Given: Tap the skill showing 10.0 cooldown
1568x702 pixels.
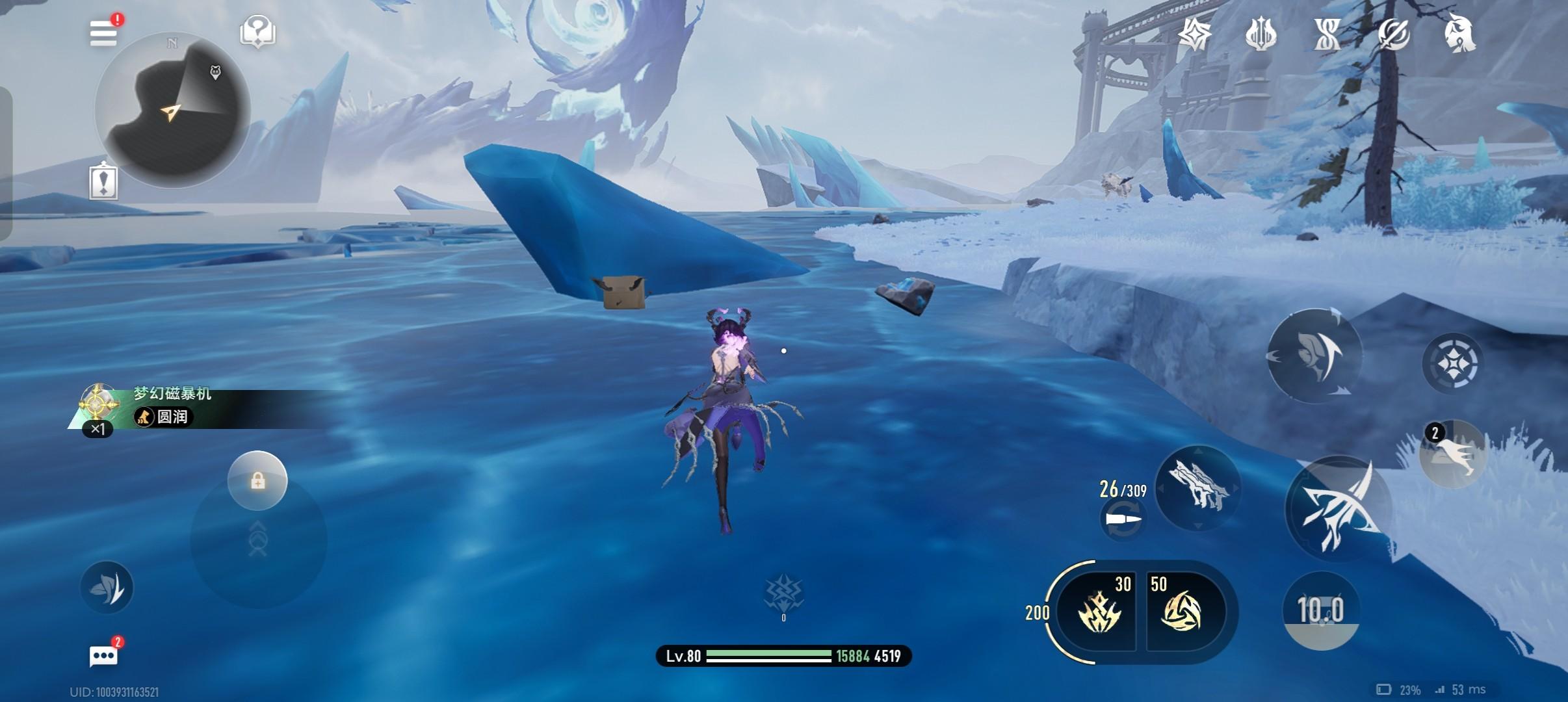Looking at the screenshot, I should (x=1320, y=611).
